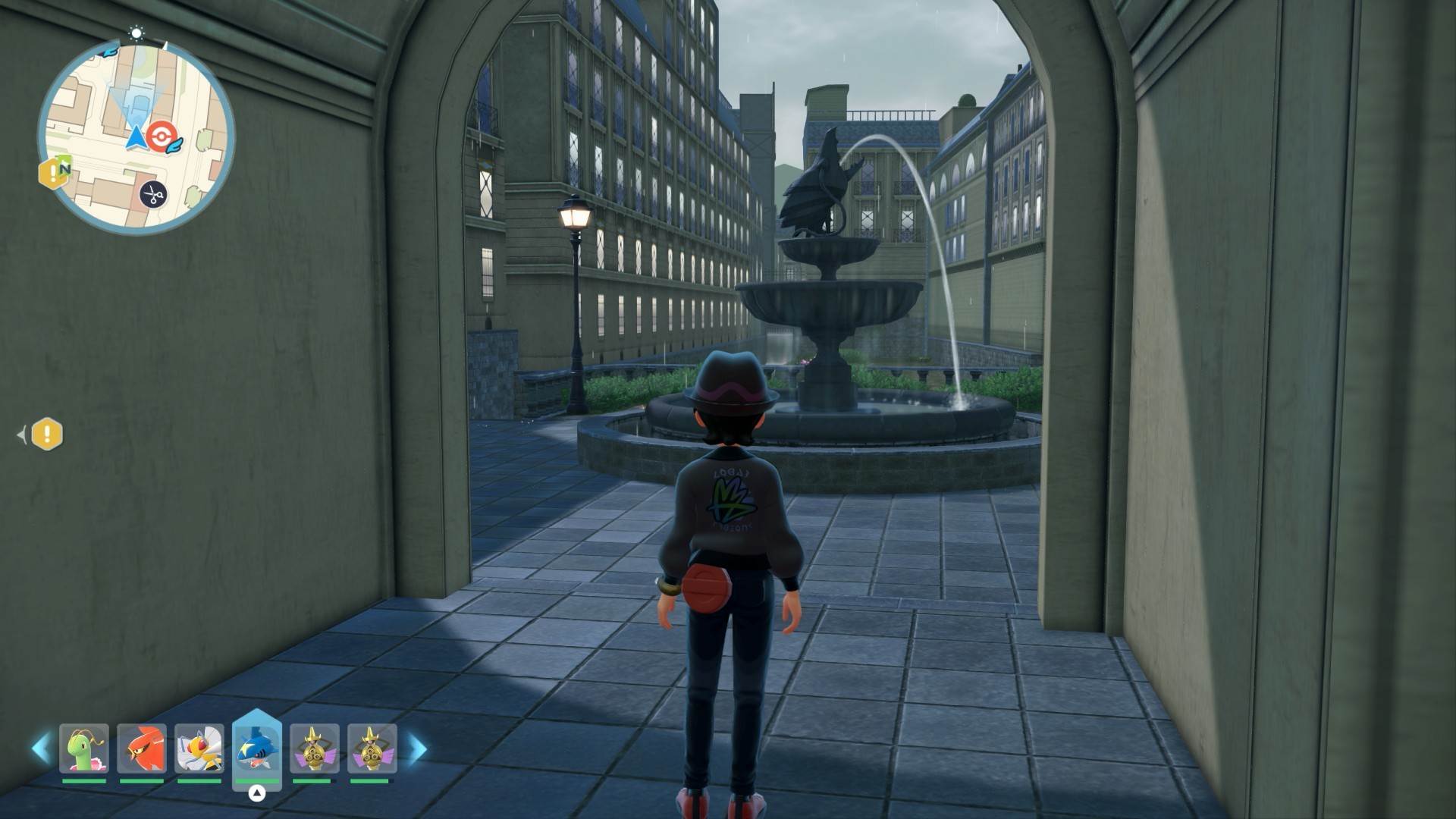Open the yellow exclamation notification icon

coord(47,435)
